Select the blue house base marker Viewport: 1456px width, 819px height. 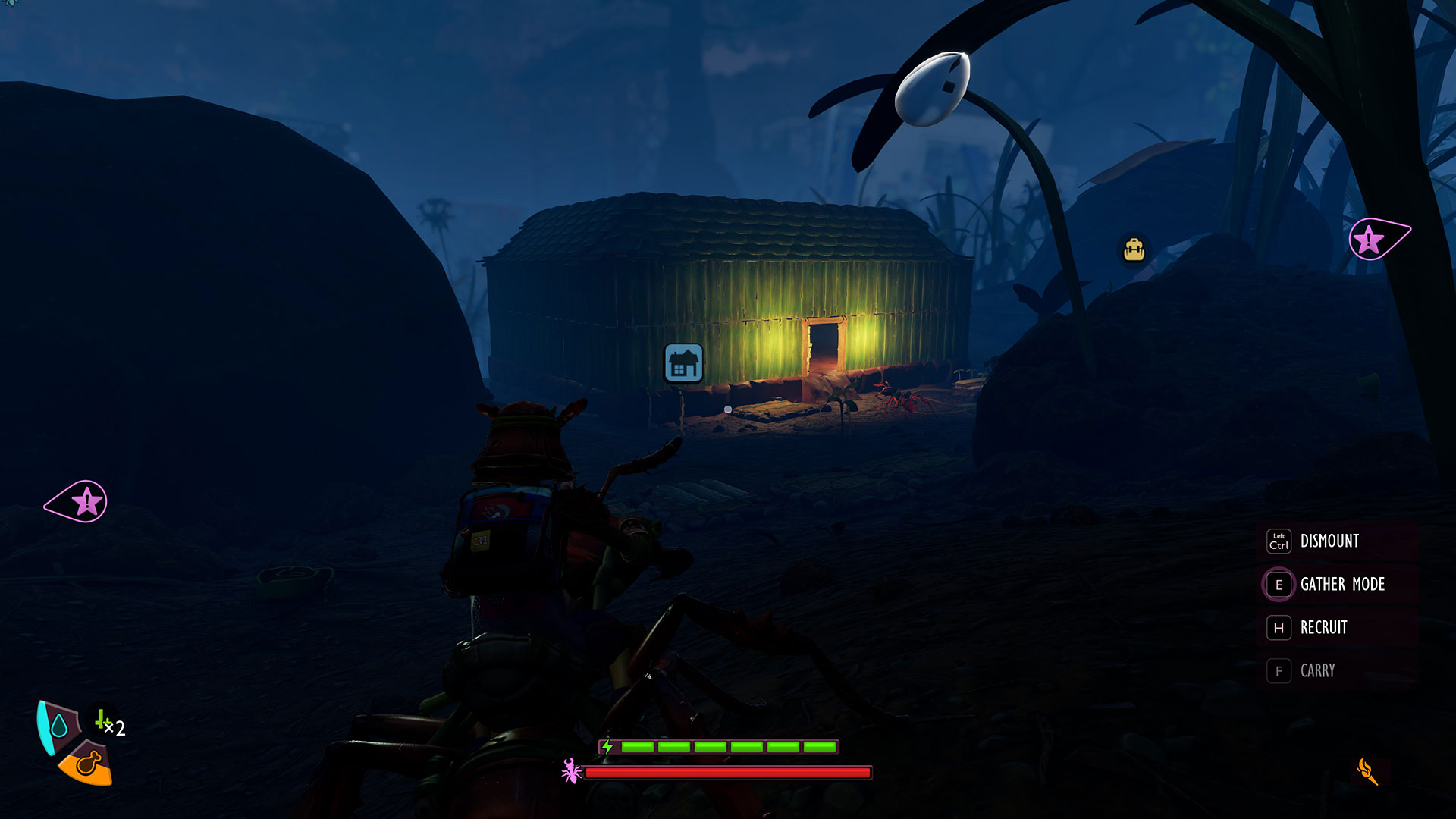pyautogui.click(x=683, y=363)
